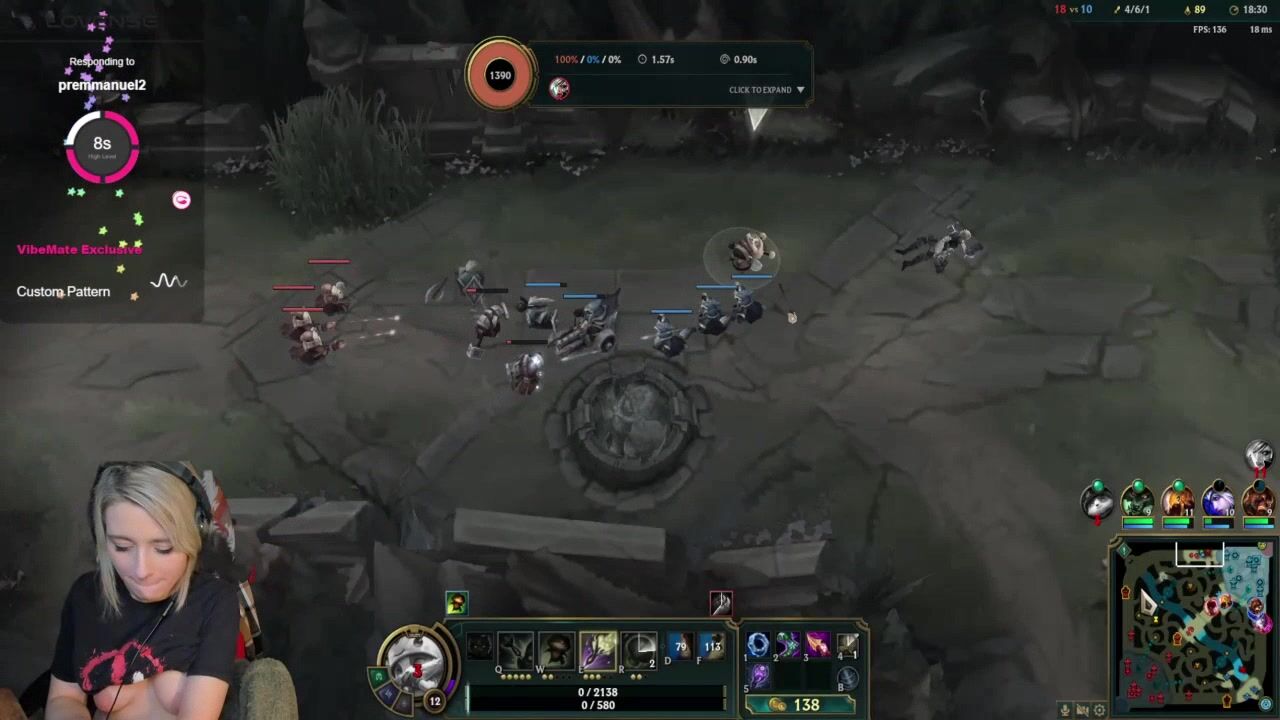Open the shop via the 138 gold button
Screen dimensions: 1280x720
(798, 705)
